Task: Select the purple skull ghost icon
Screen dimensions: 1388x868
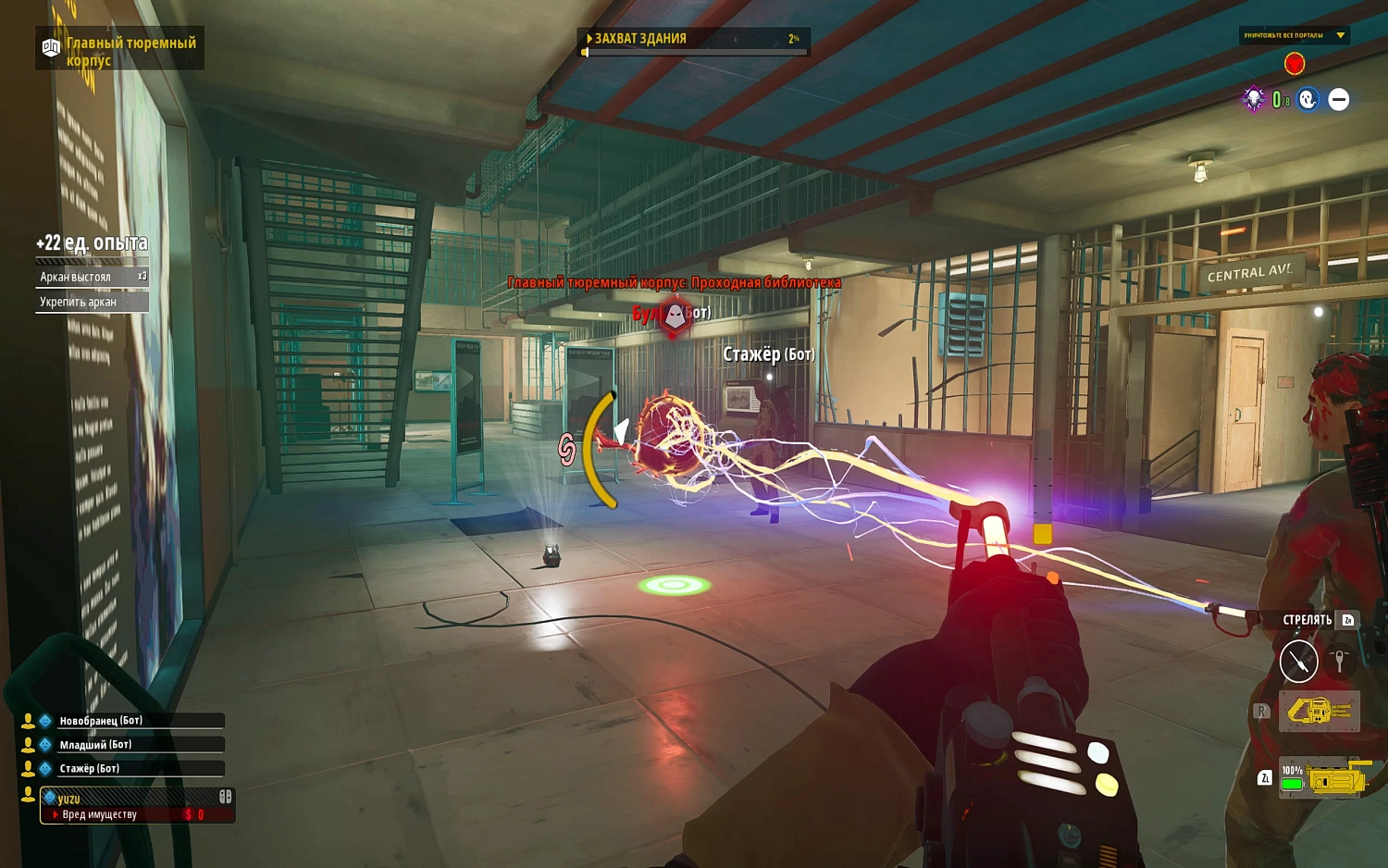Action: 1253,99
